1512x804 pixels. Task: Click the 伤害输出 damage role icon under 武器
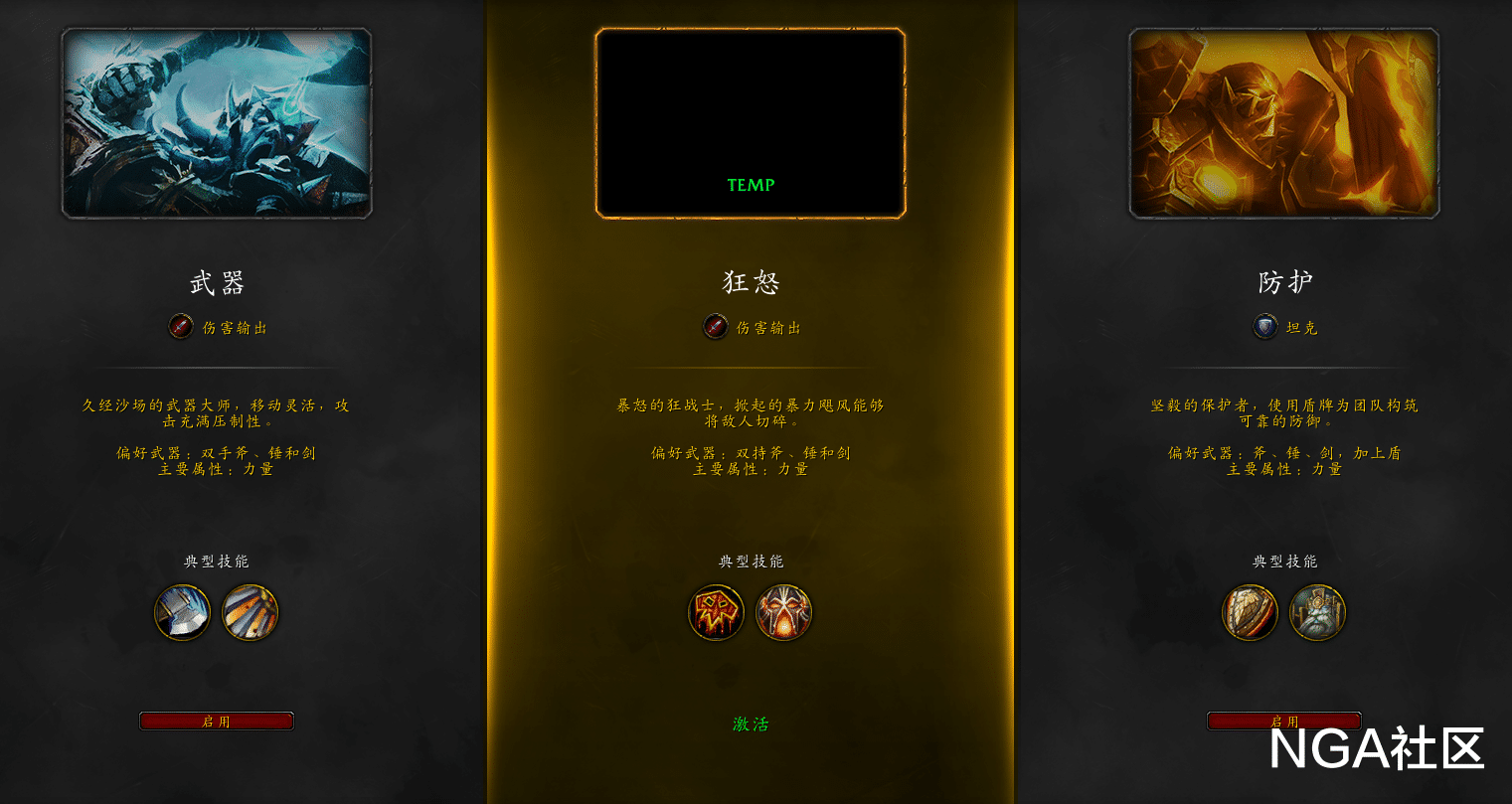[x=180, y=328]
